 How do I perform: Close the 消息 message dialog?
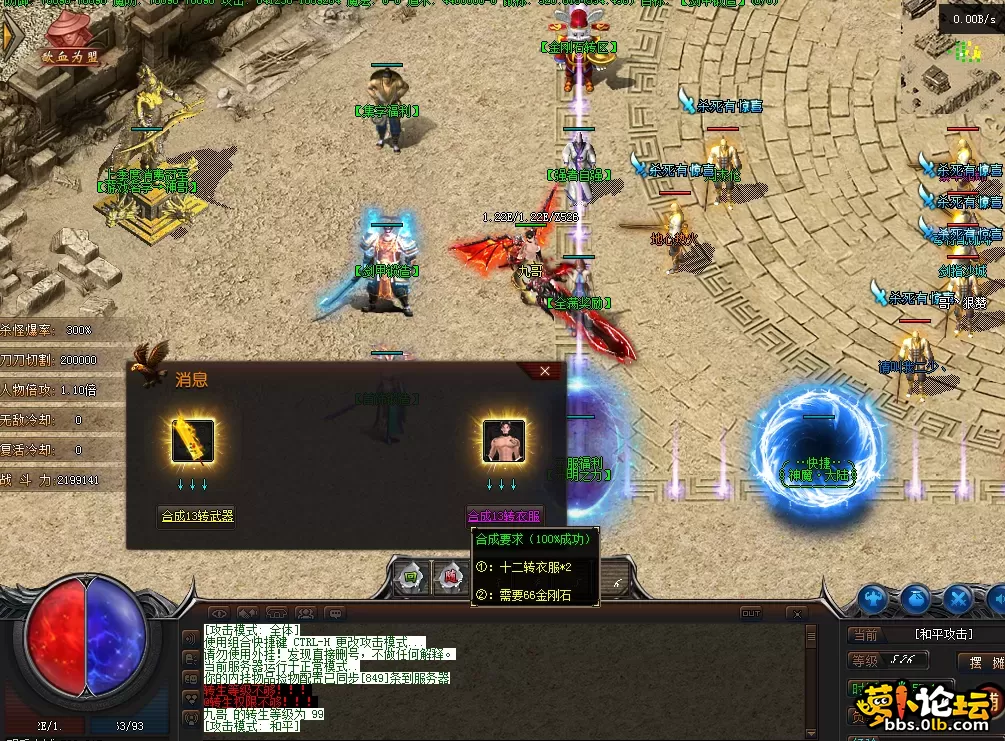click(x=544, y=371)
